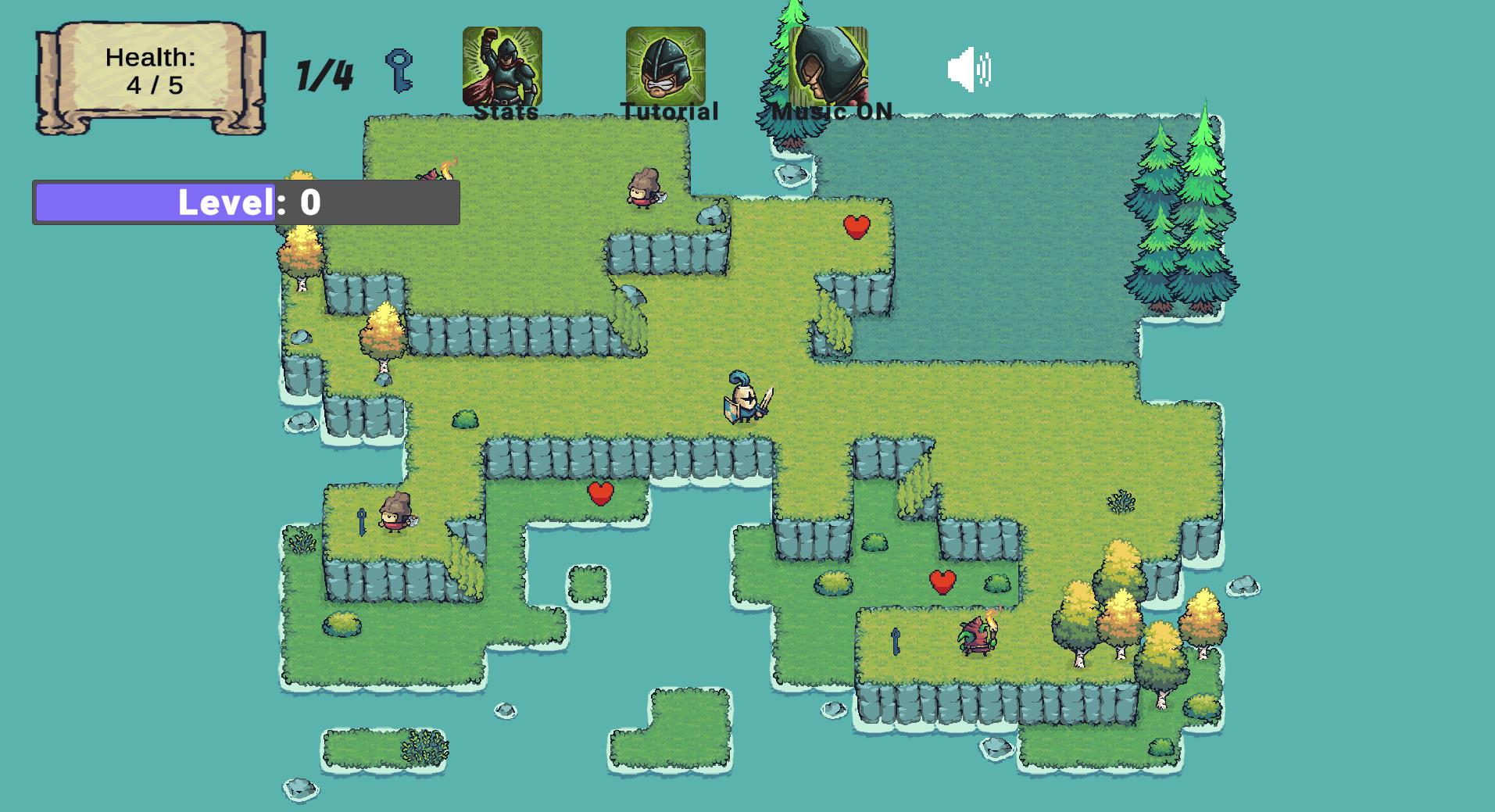Screen dimensions: 1495x812
Task: Collect the heart in the map center
Action: [x=600, y=492]
